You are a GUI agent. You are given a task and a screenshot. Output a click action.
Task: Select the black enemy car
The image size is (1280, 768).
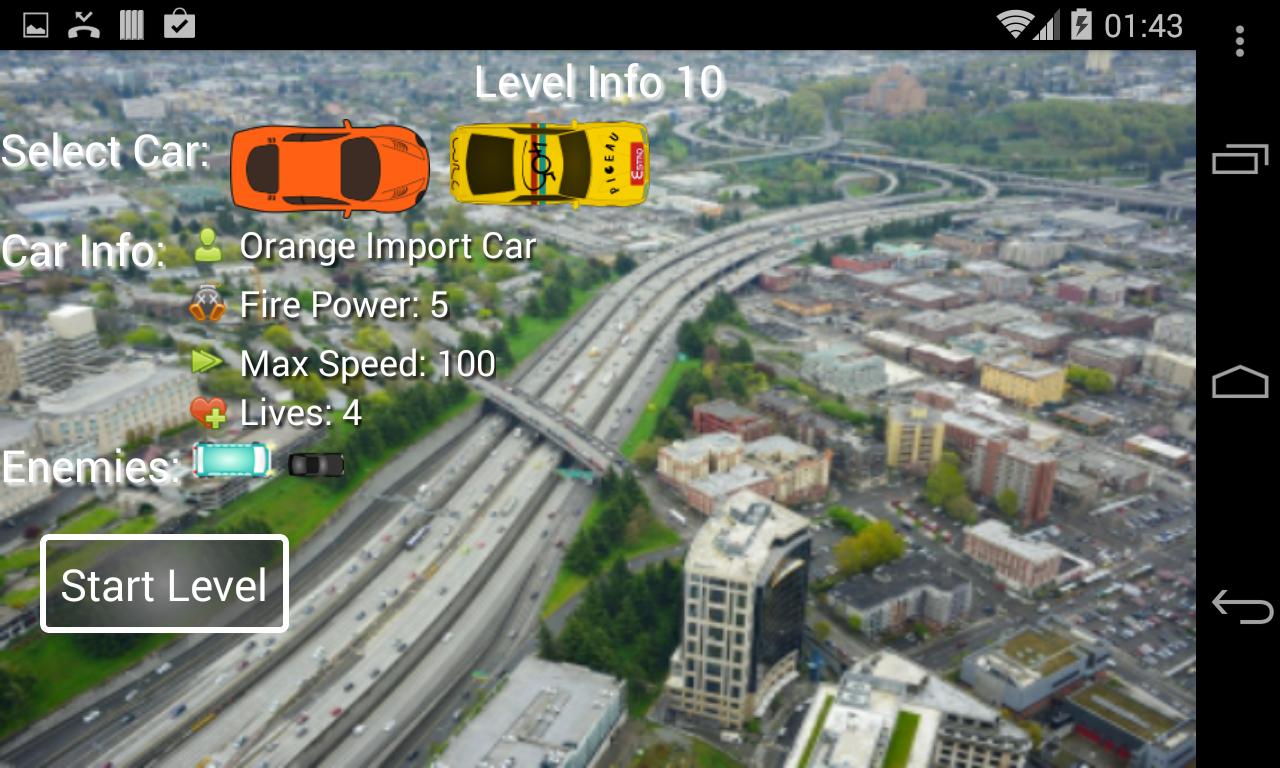315,465
